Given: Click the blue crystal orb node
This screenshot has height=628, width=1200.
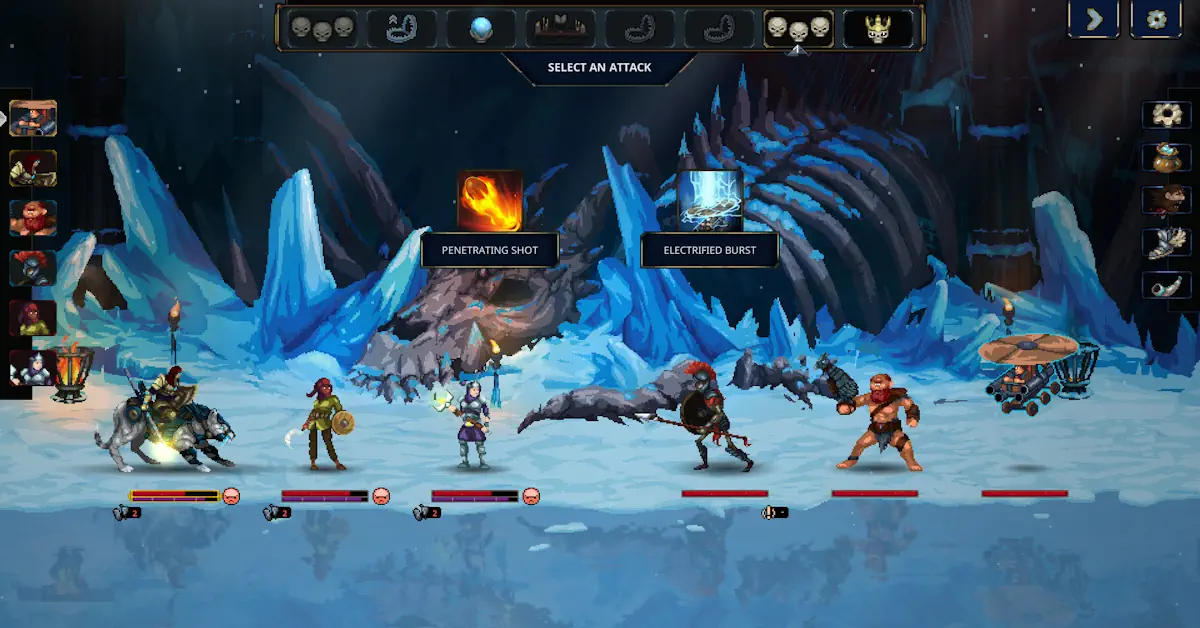Looking at the screenshot, I should [x=481, y=29].
